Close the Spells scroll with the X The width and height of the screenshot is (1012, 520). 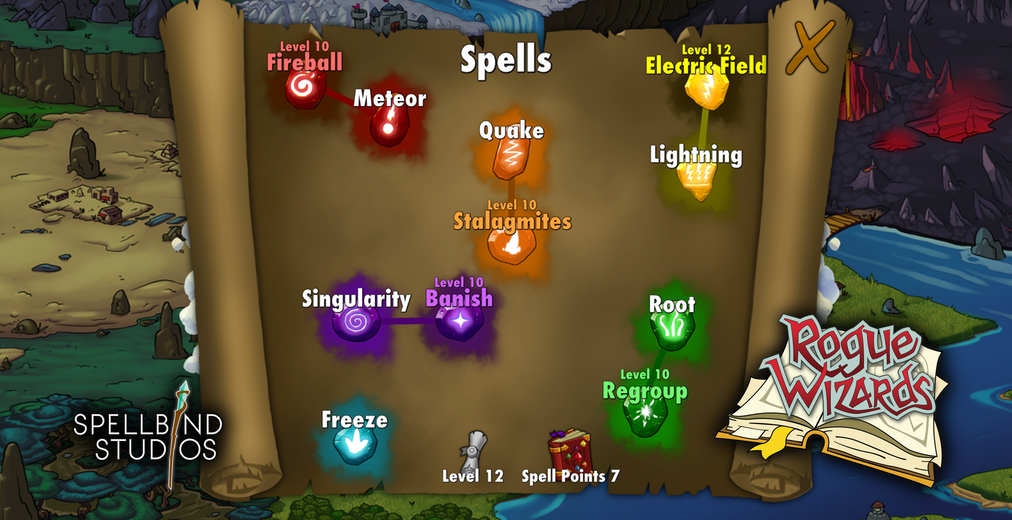coord(810,48)
